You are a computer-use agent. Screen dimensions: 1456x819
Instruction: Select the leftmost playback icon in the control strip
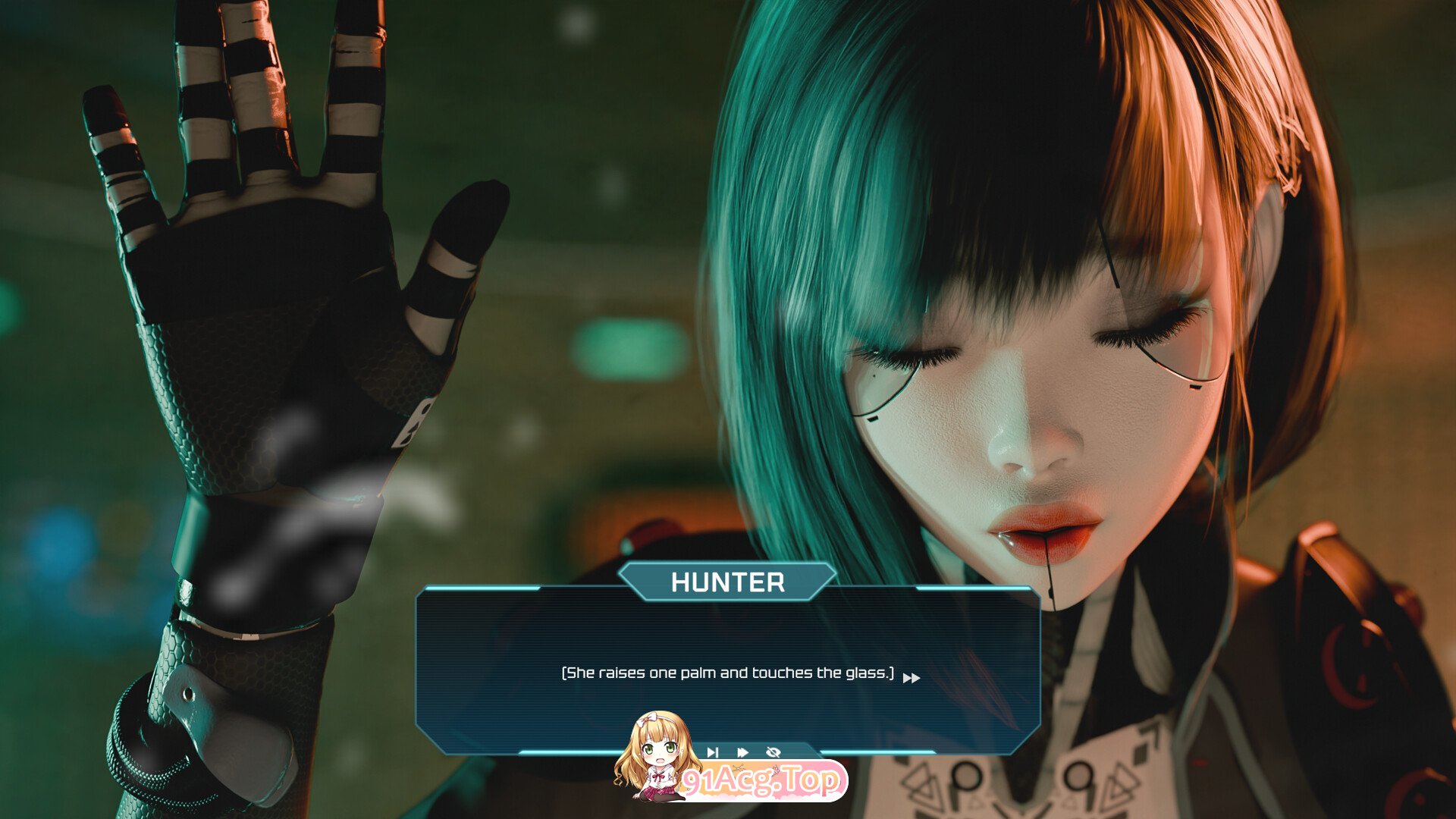[711, 752]
